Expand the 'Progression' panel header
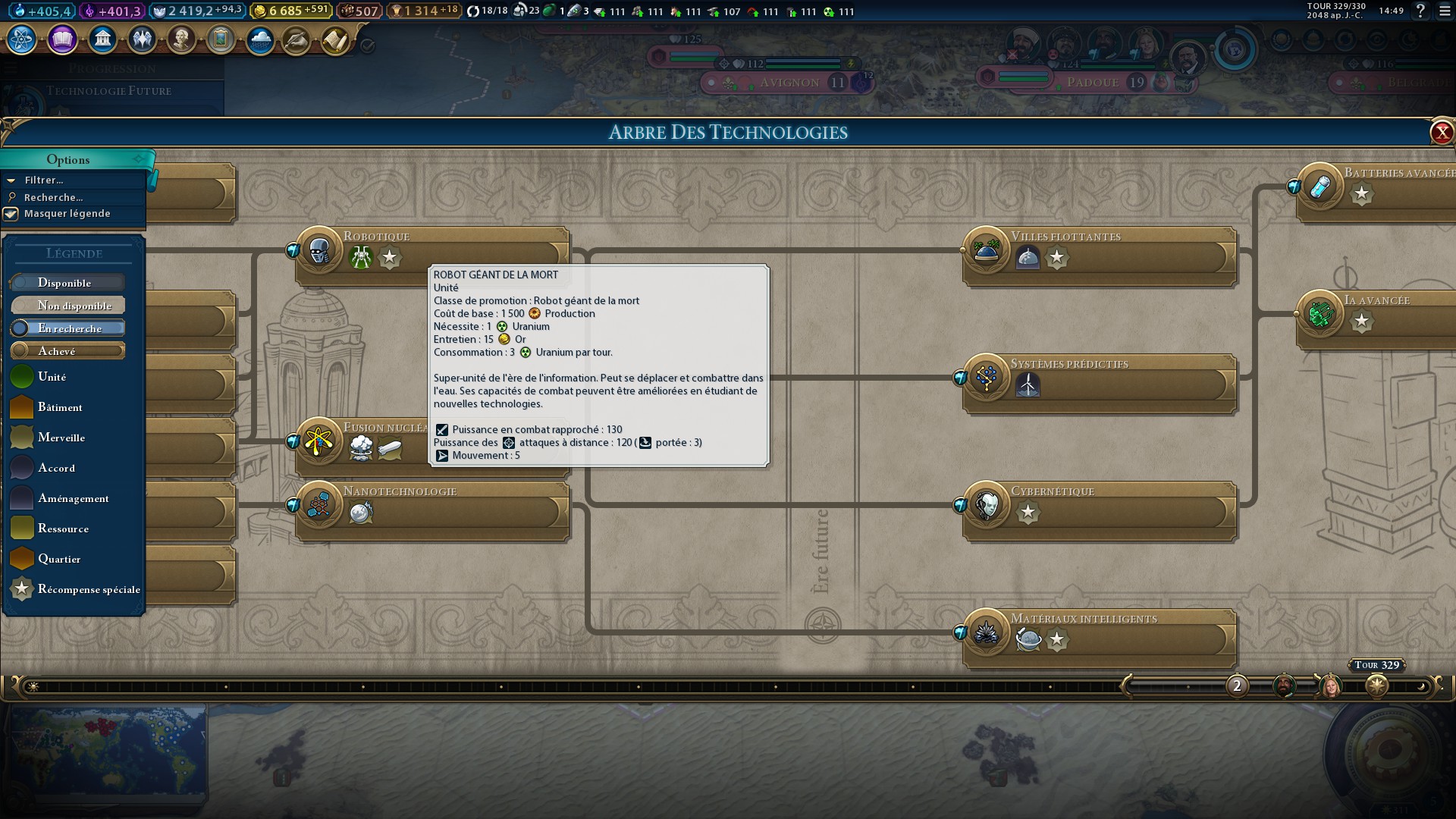 (111, 68)
